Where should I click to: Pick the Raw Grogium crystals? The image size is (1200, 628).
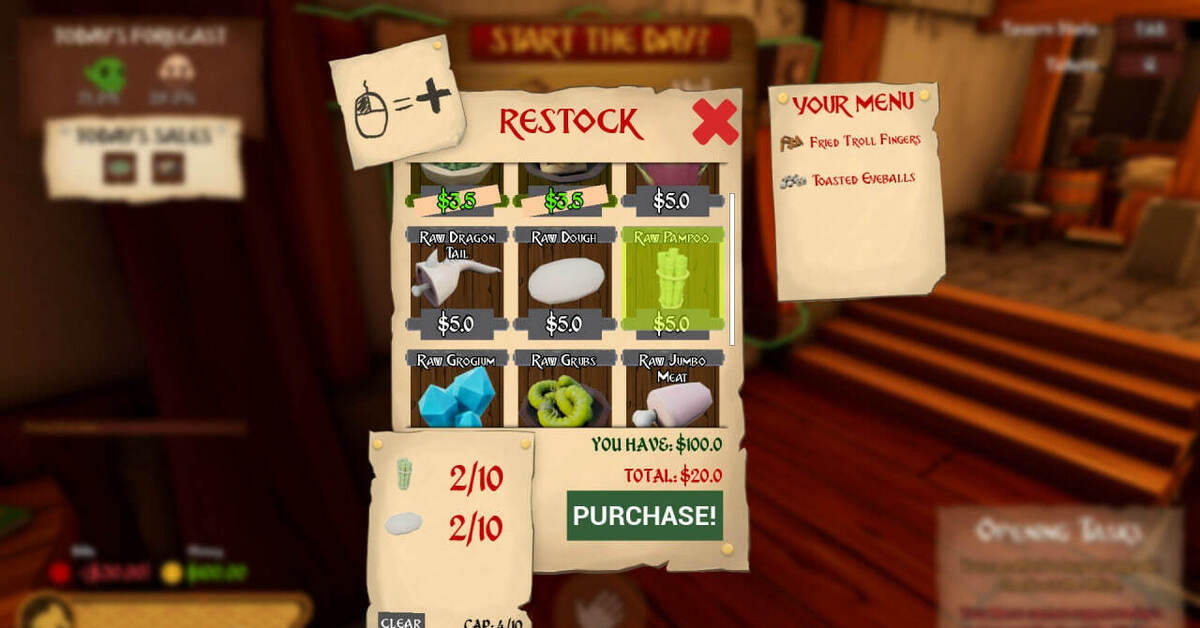tap(457, 393)
